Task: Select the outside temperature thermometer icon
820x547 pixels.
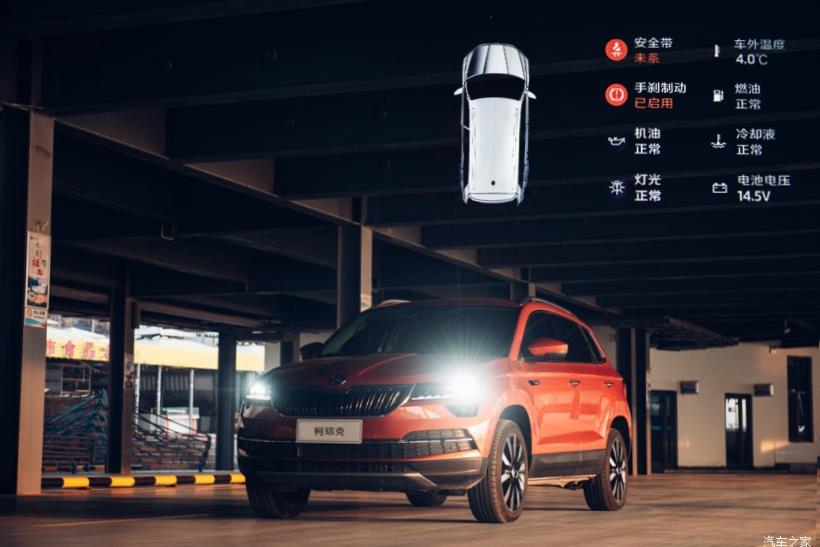Action: (x=717, y=50)
